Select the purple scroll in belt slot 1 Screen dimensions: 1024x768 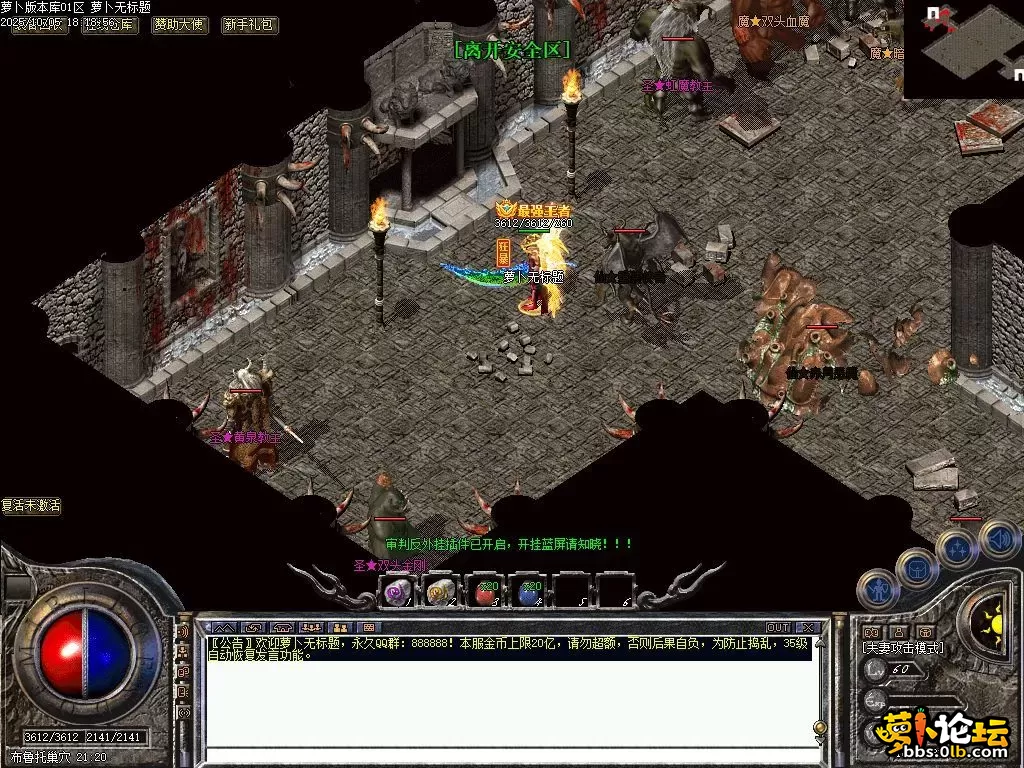[397, 593]
